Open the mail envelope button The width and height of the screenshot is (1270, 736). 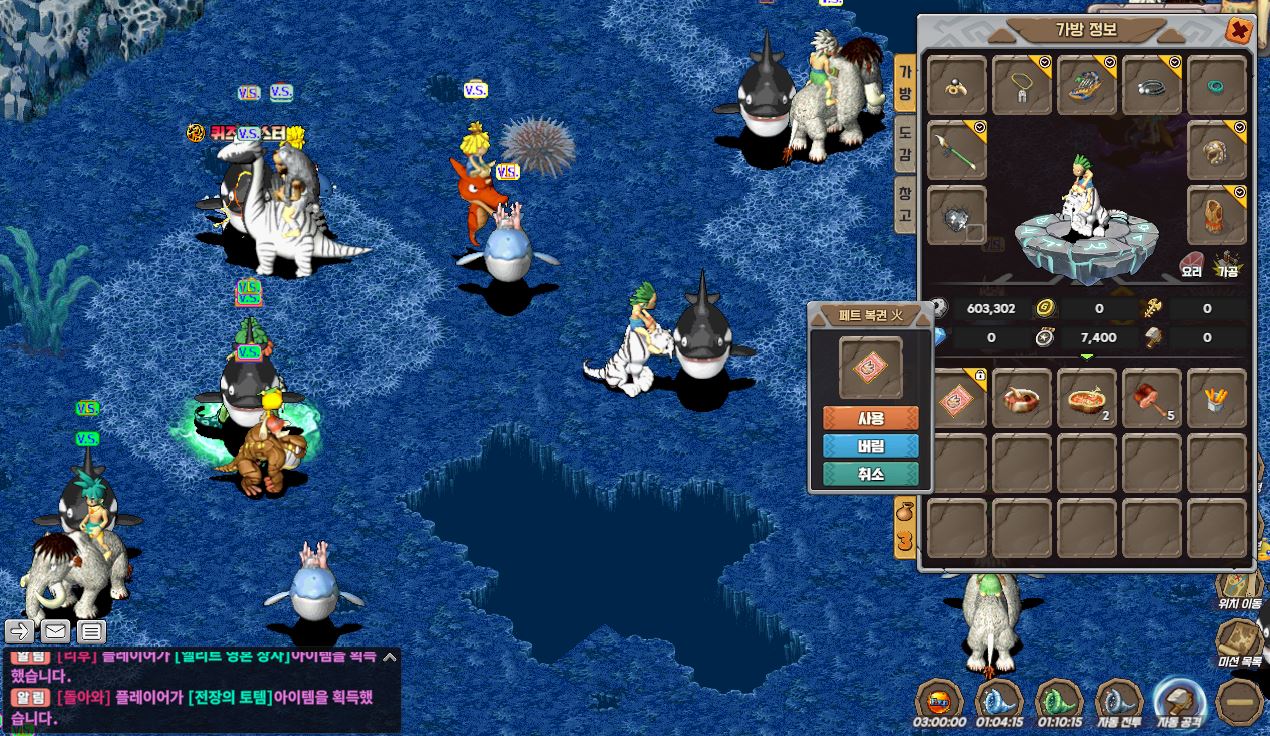[55, 631]
